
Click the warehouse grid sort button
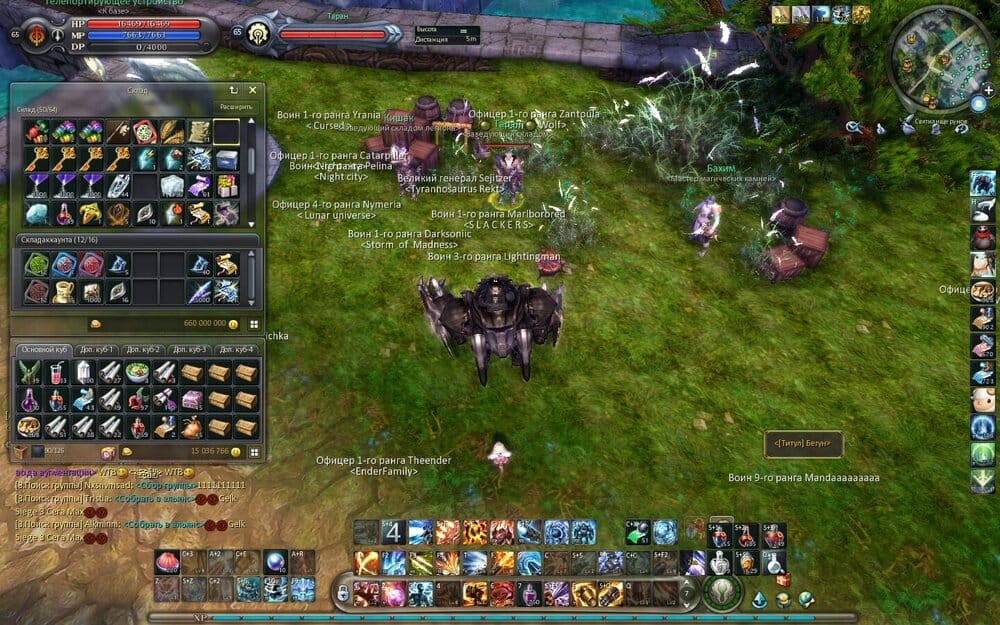(x=254, y=324)
